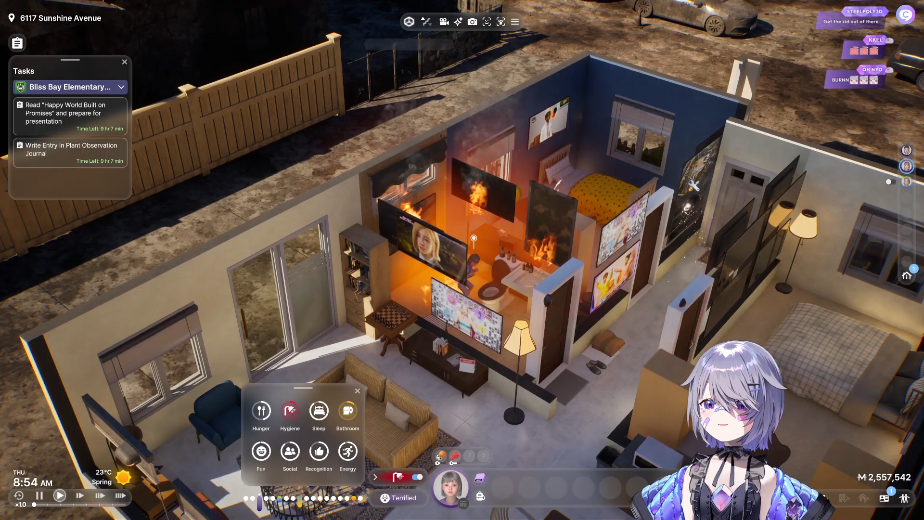This screenshot has height=520, width=924.
Task: Pause the game simulation
Action: point(40,495)
